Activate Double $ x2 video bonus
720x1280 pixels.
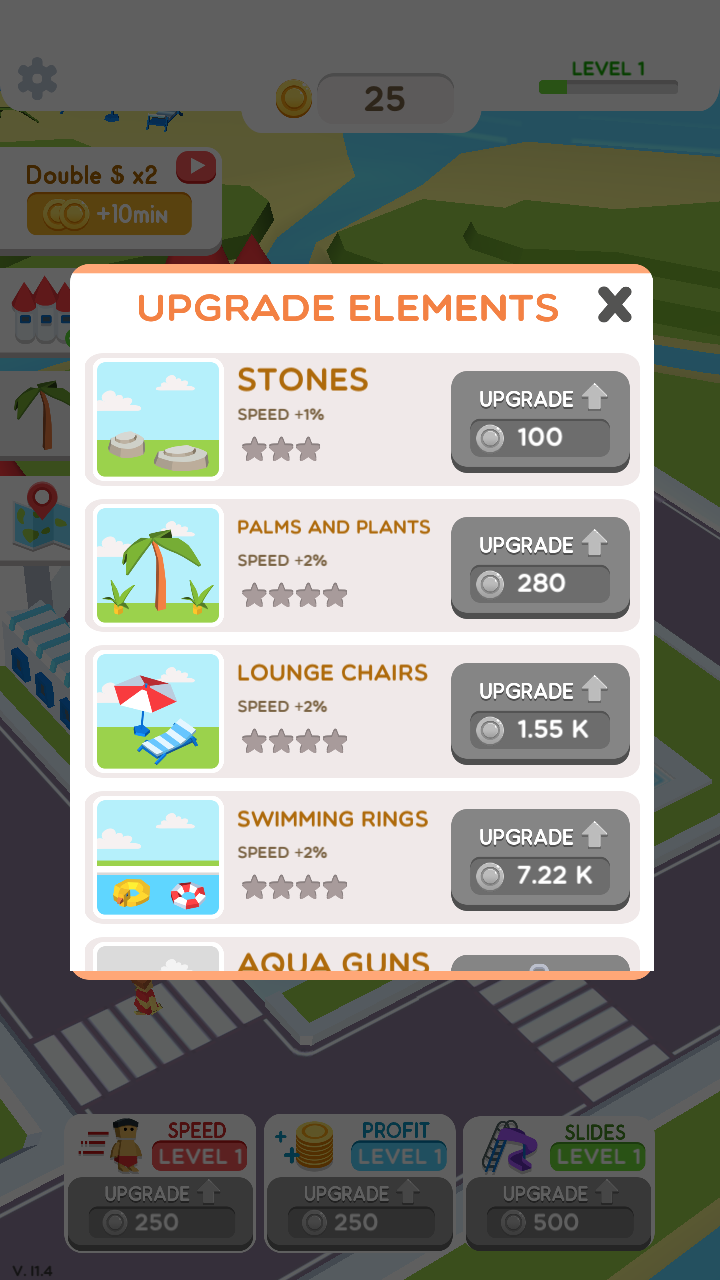click(110, 195)
